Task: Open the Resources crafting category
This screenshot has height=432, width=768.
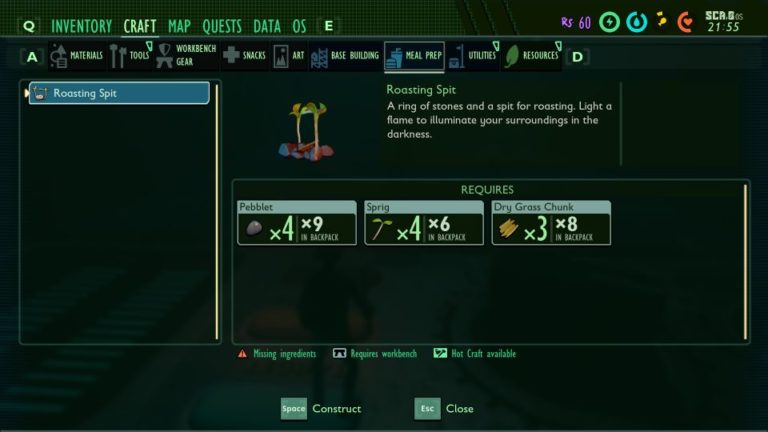Action: tap(531, 56)
